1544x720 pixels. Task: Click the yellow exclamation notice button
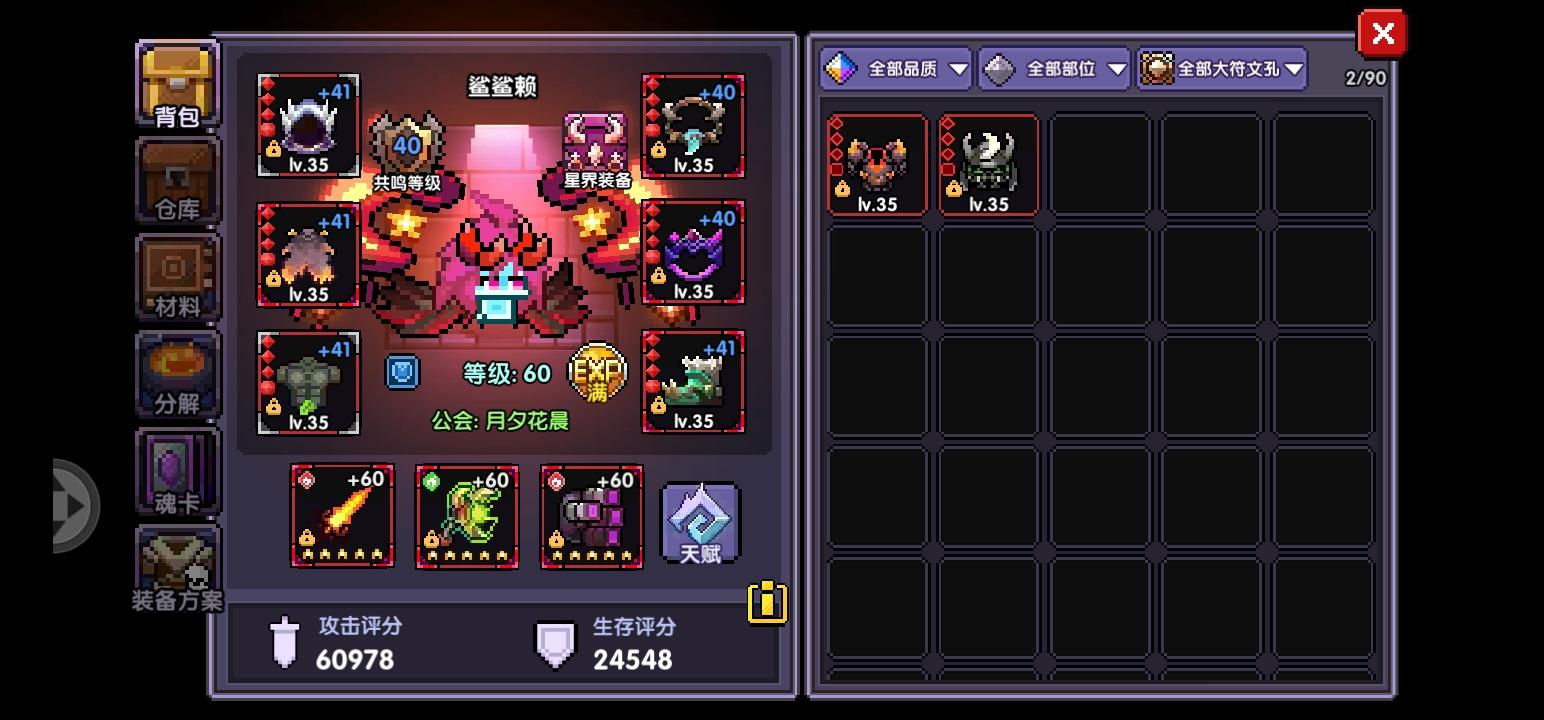click(x=766, y=602)
